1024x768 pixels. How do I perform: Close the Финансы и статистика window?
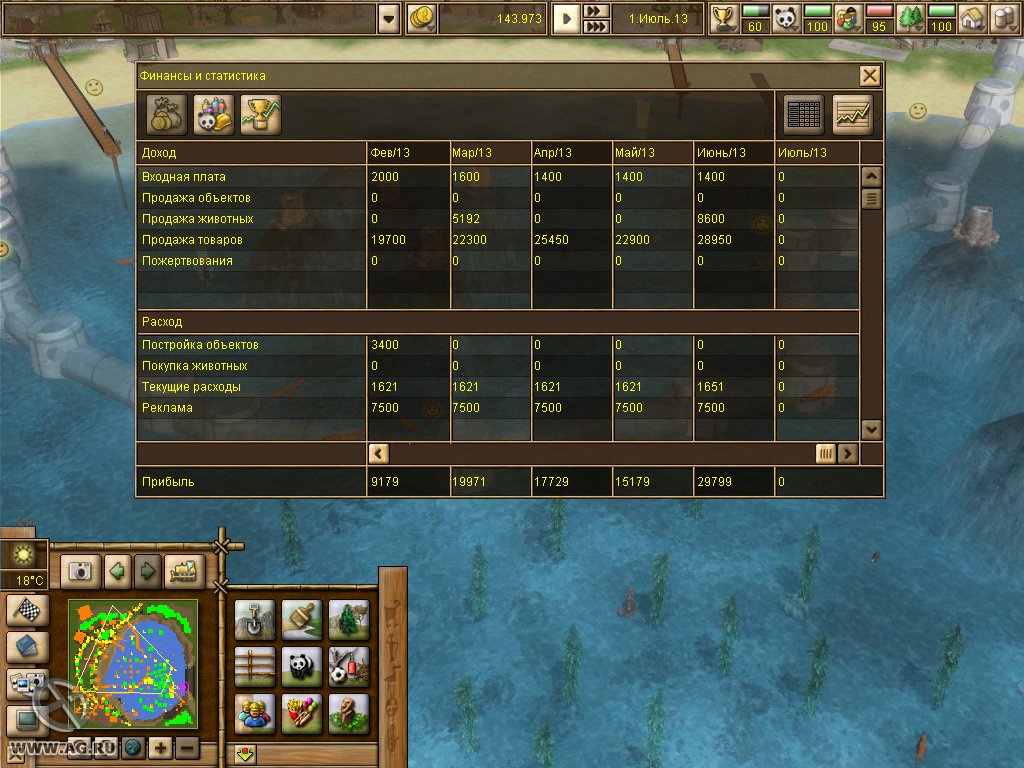pos(870,76)
